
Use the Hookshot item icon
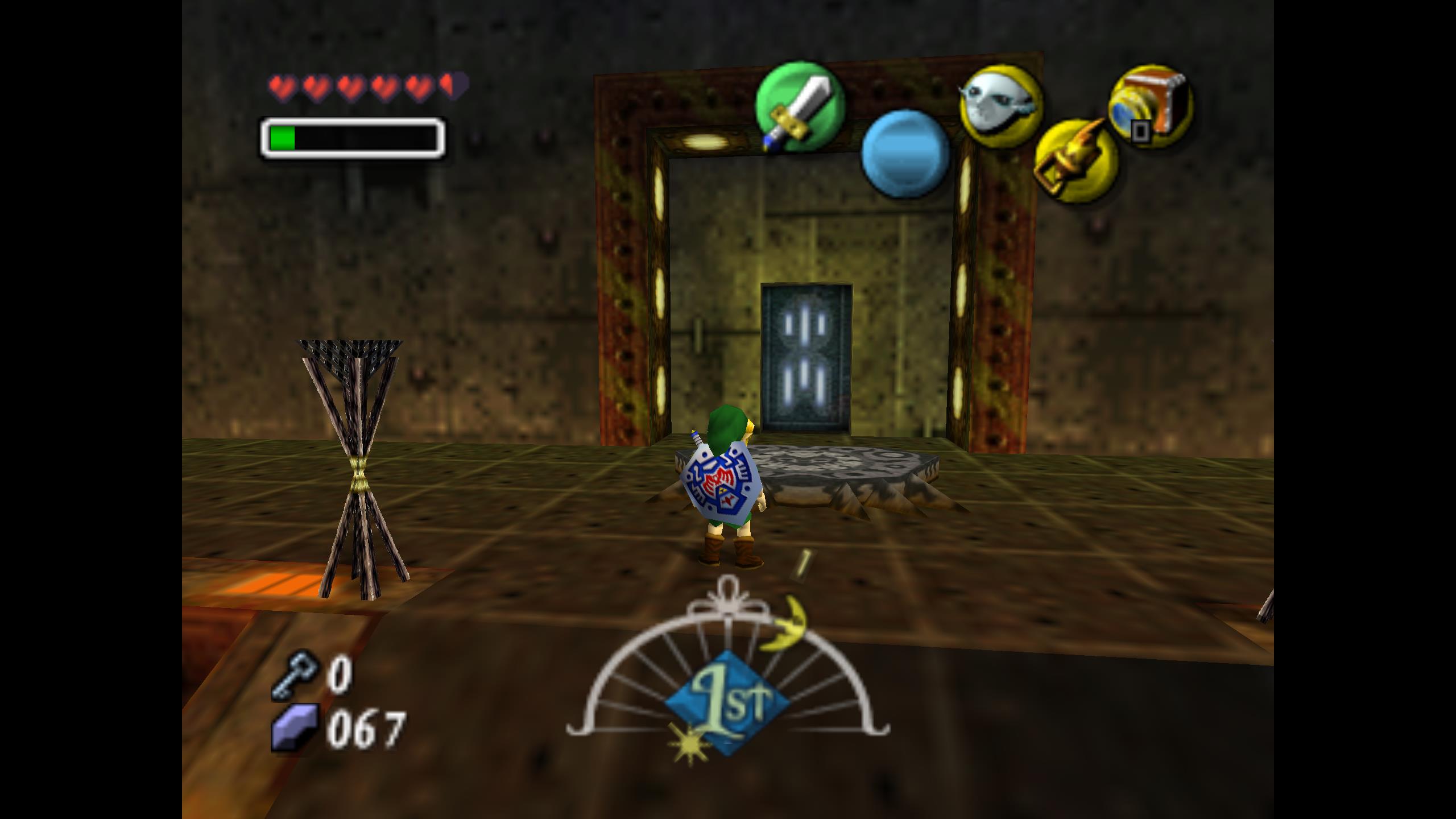[1075, 160]
